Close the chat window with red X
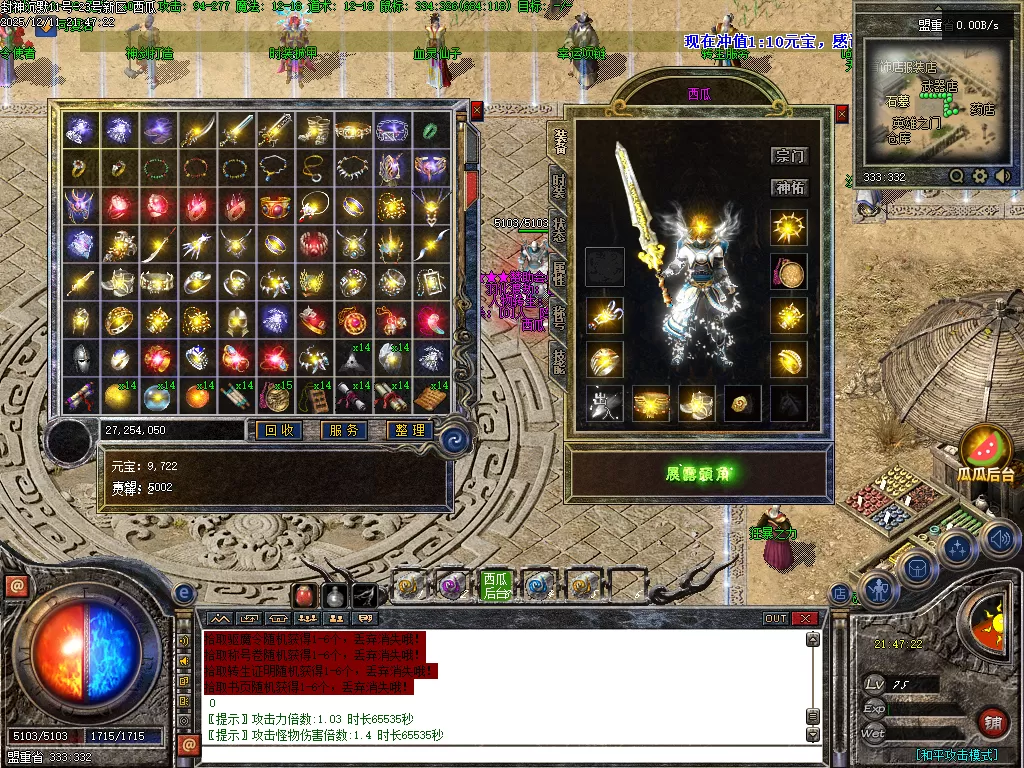The image size is (1024, 768). (x=805, y=618)
